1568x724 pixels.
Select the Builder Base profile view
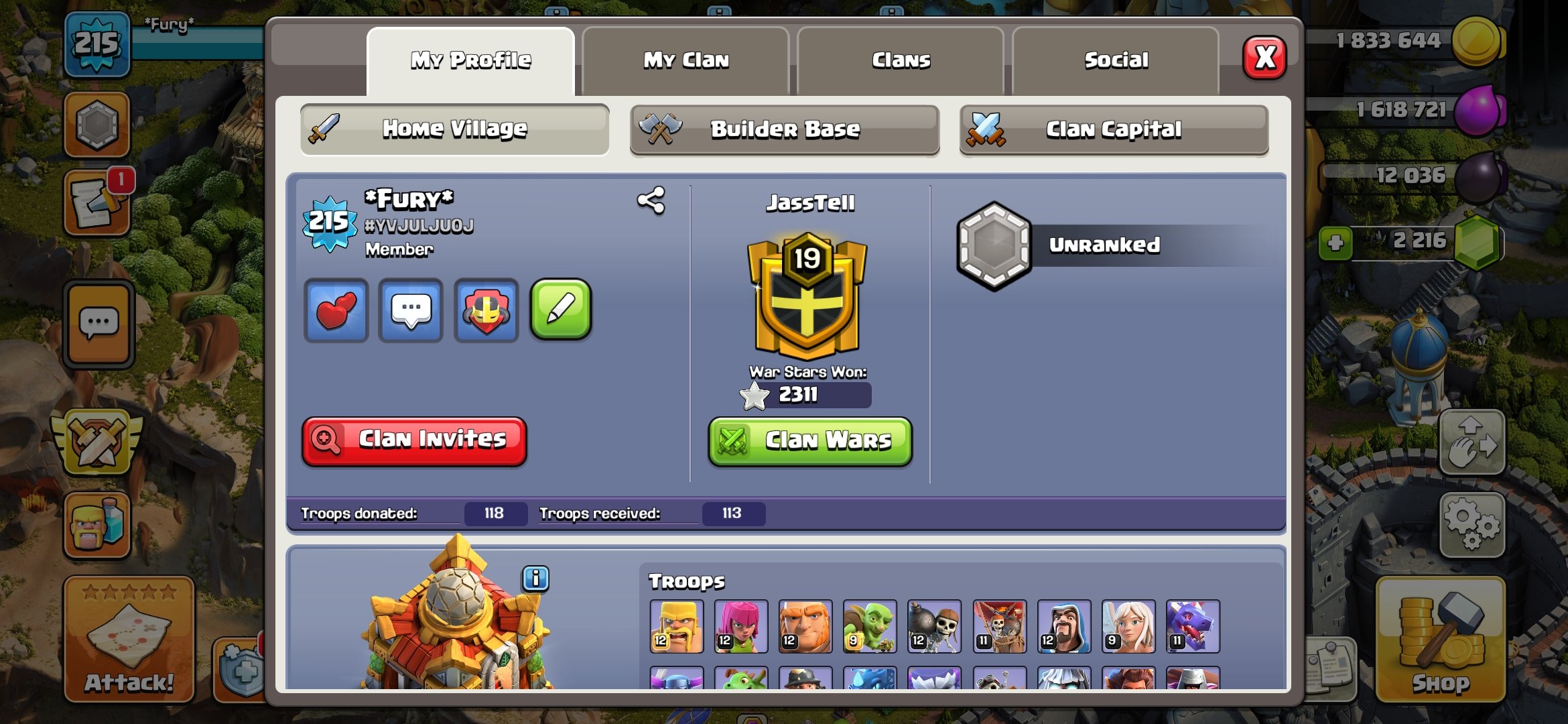(x=784, y=129)
